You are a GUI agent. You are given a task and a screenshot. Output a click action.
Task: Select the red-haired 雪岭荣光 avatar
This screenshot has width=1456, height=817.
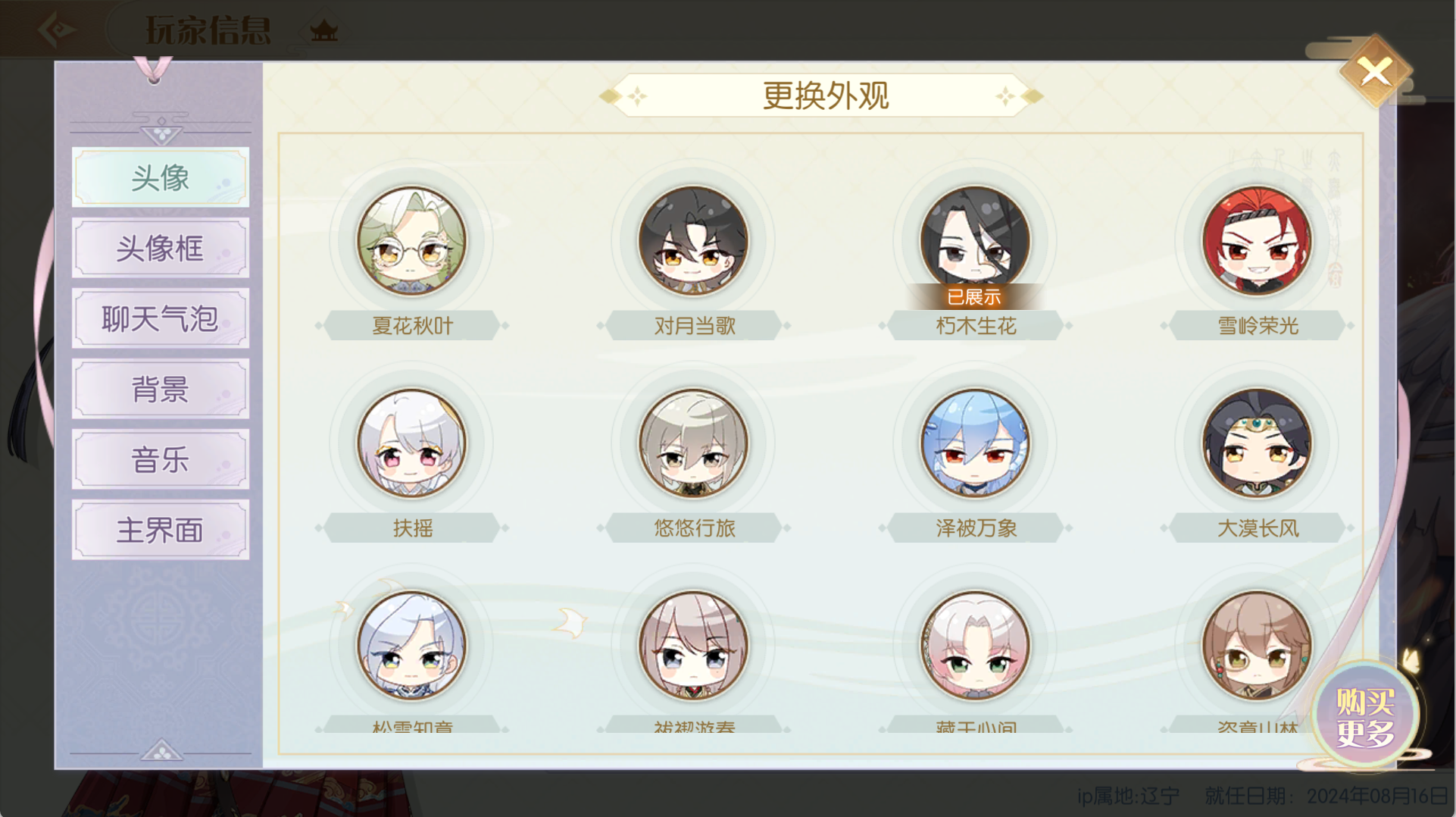[x=1257, y=240]
